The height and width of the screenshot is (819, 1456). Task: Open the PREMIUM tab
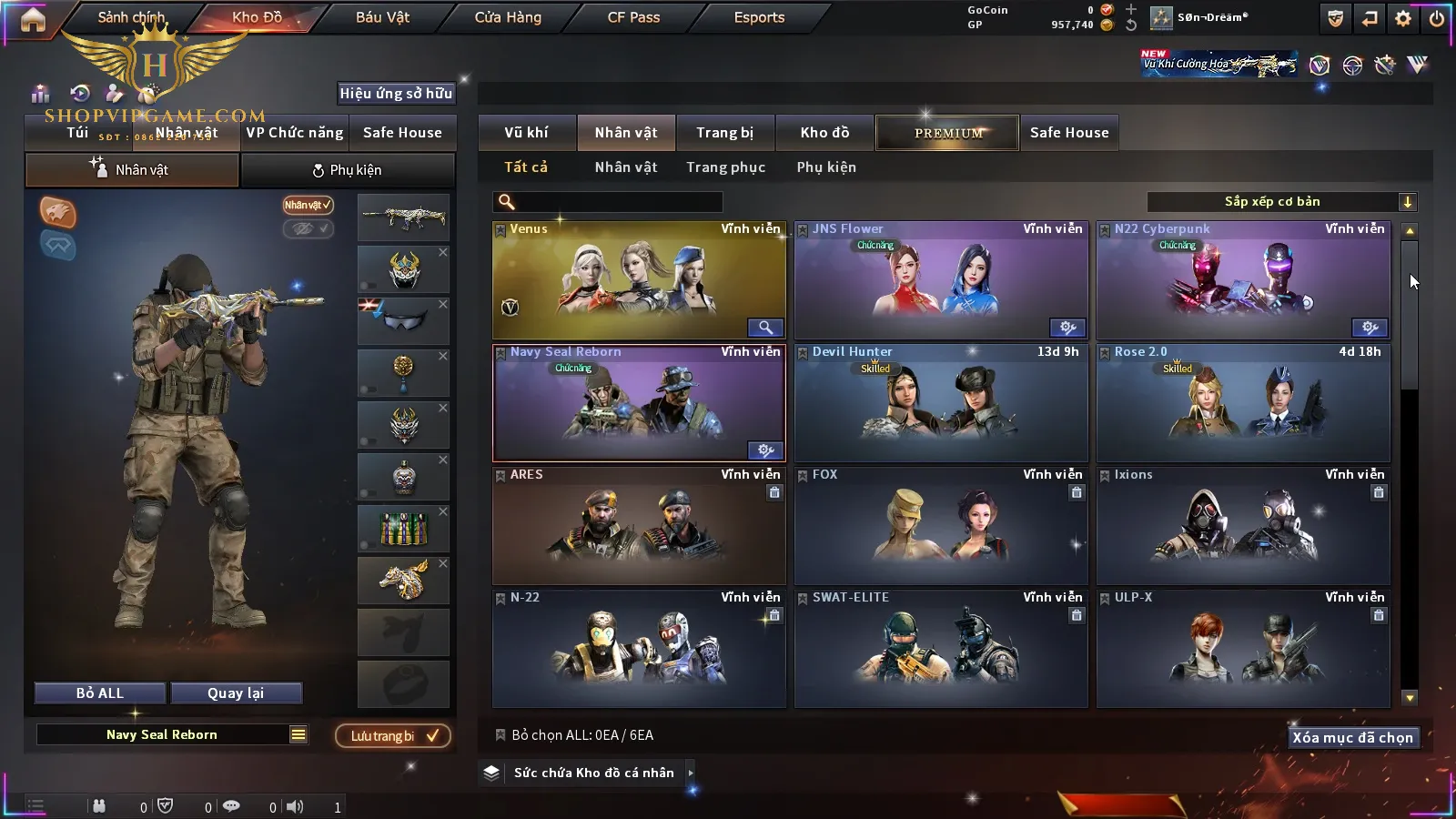948,133
